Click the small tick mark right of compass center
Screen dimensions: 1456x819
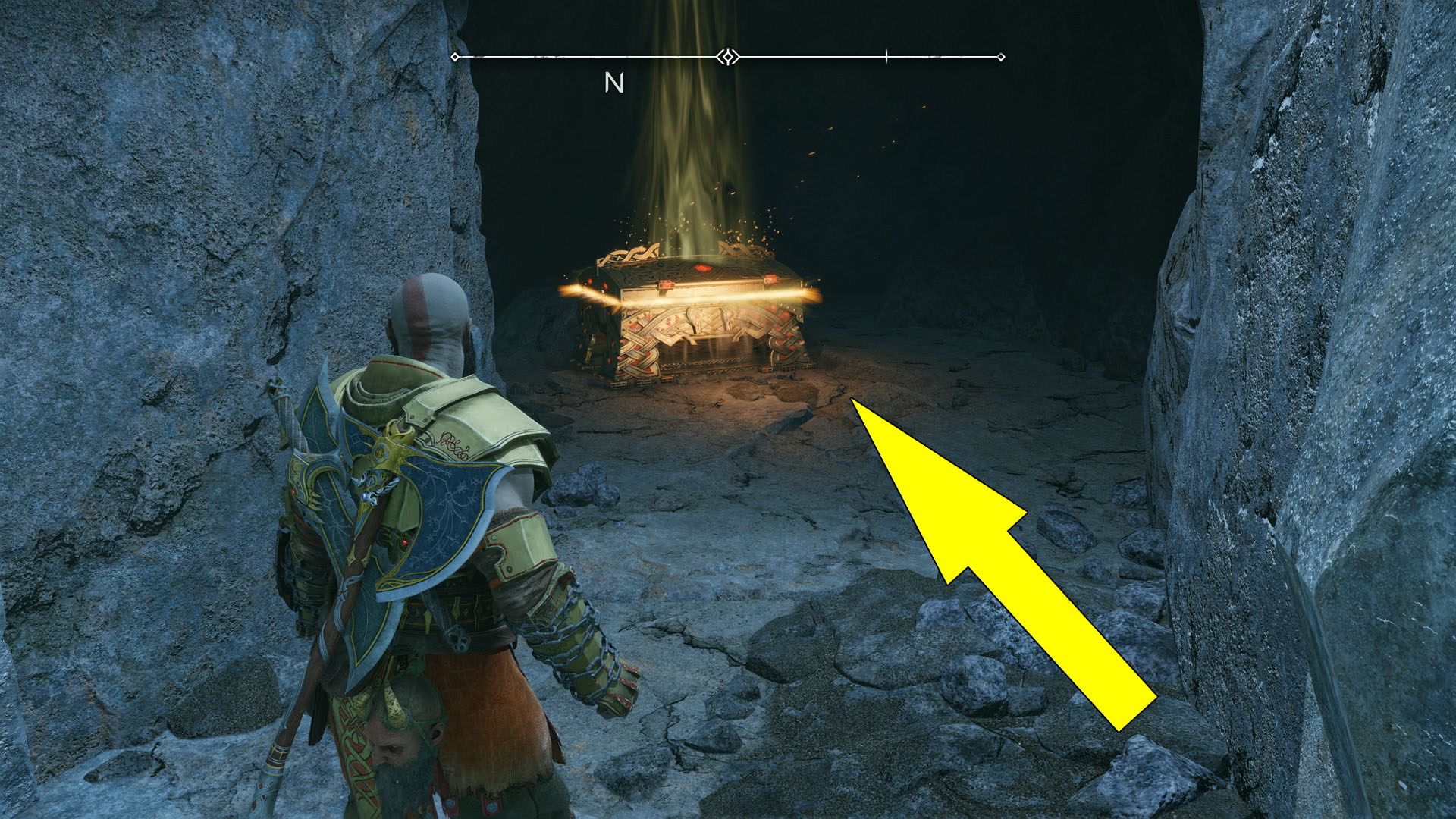[886, 55]
